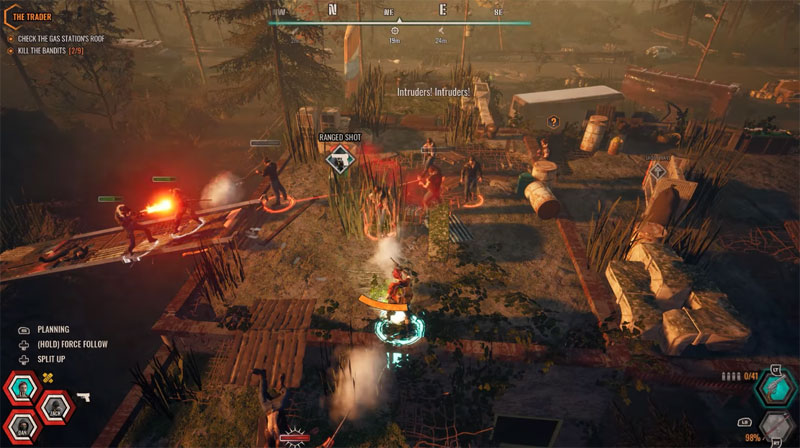Click the bandage status icon by portraits

coord(47,378)
